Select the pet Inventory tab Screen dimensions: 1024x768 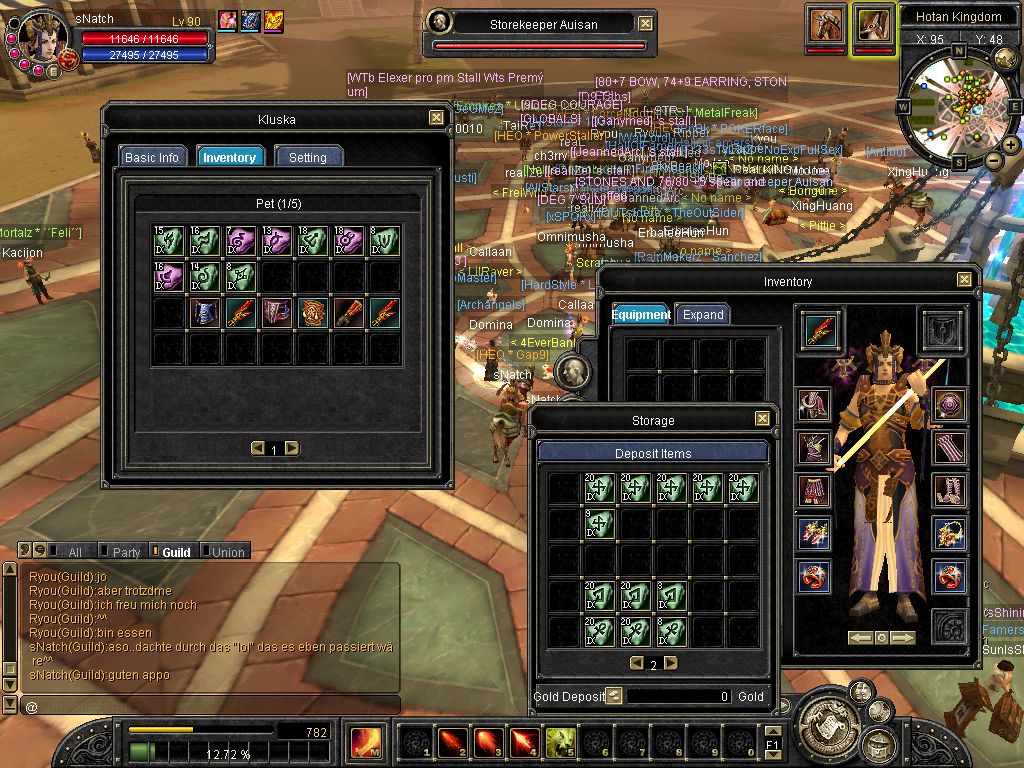pyautogui.click(x=229, y=157)
